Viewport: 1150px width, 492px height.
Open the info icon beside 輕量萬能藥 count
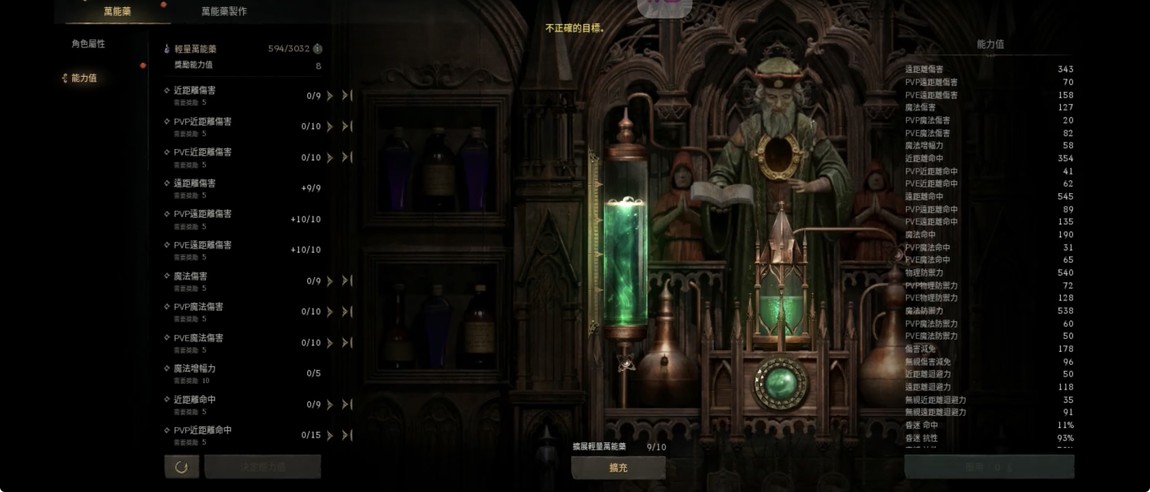(318, 48)
